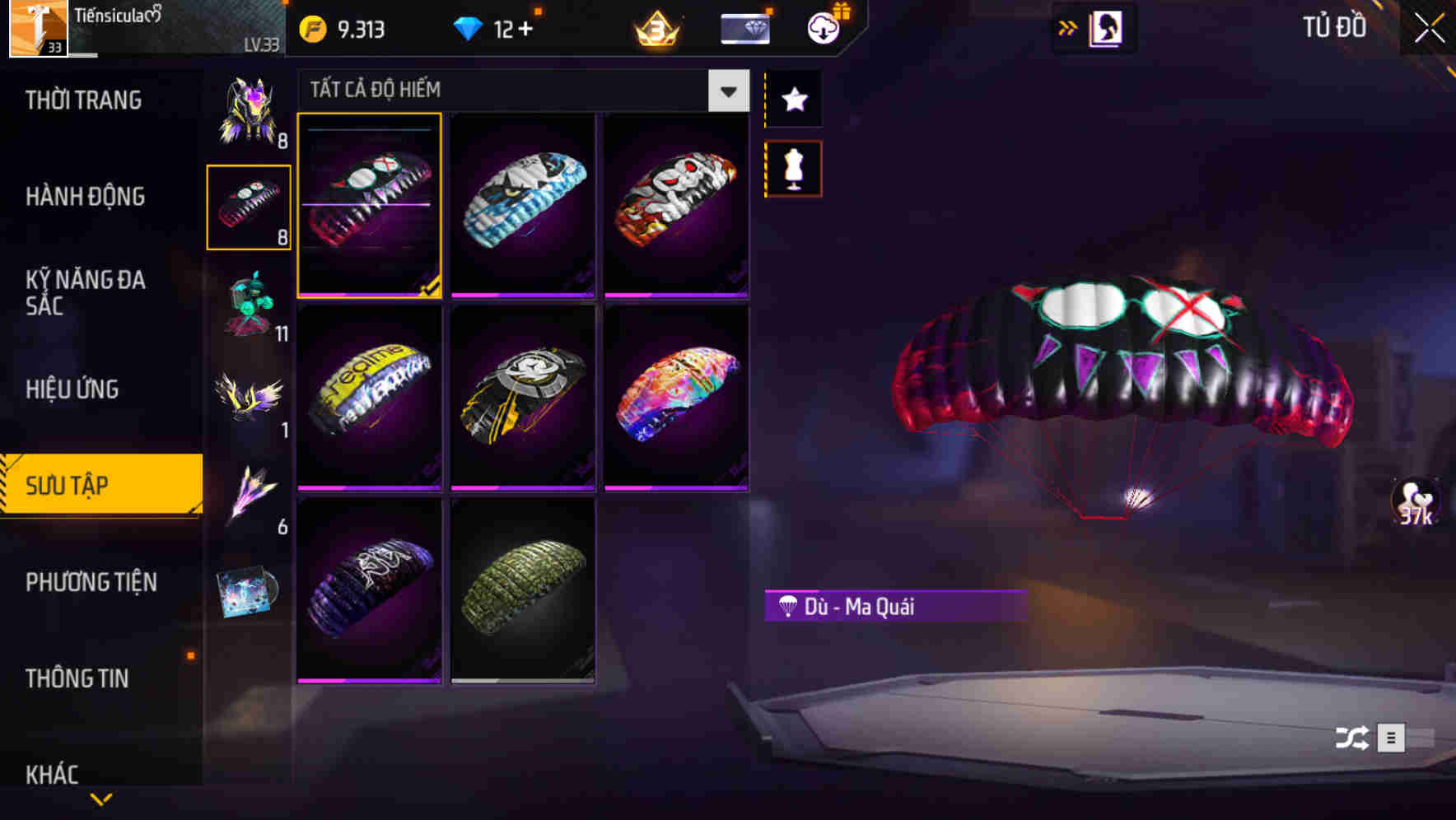Open the diamond membership card icon
The width and height of the screenshot is (1456, 820).
point(744,27)
